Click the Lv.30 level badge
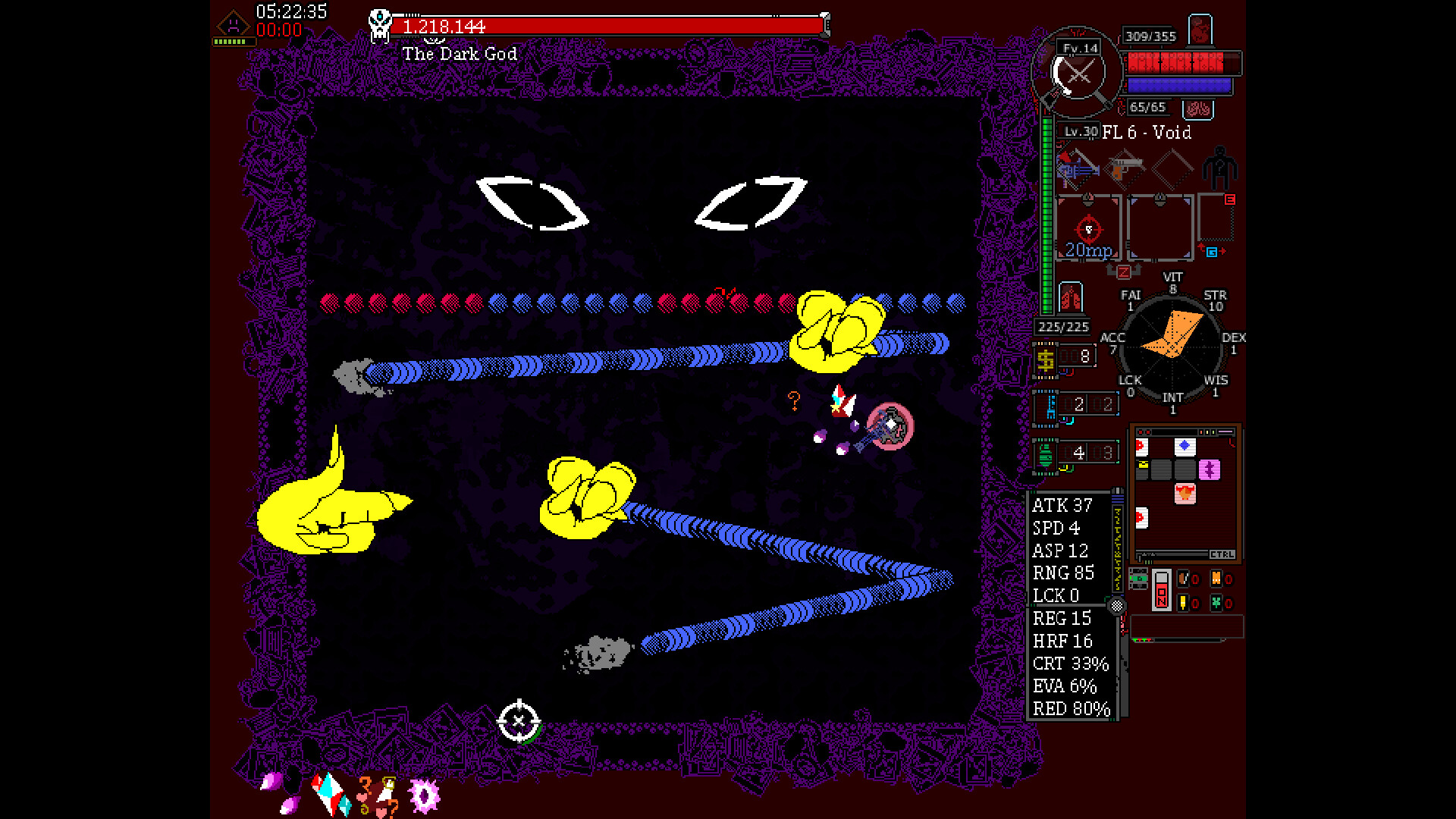The width and height of the screenshot is (1456, 819). pos(1080,131)
